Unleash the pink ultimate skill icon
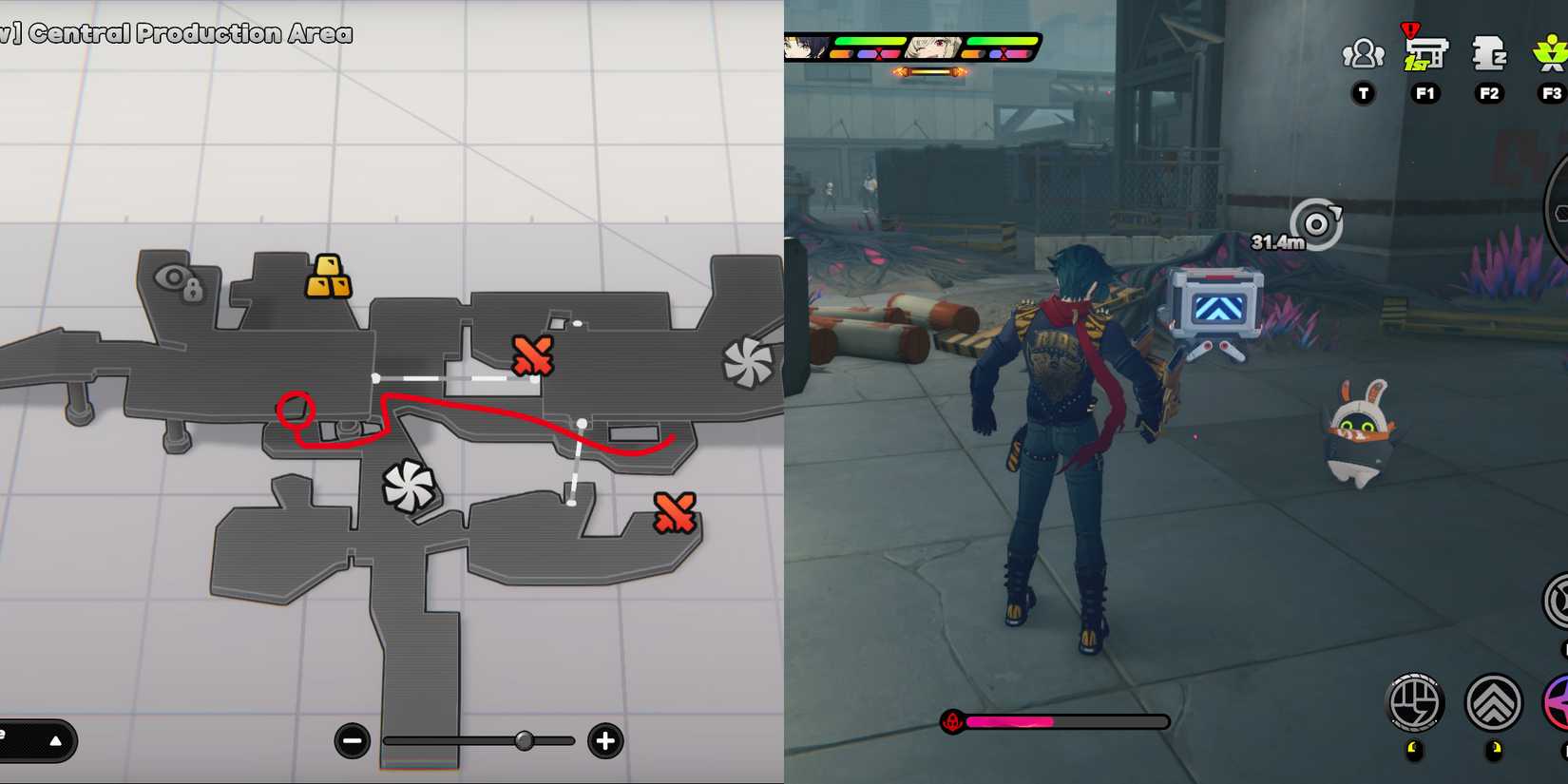Viewport: 1568px width, 784px height. [1563, 701]
